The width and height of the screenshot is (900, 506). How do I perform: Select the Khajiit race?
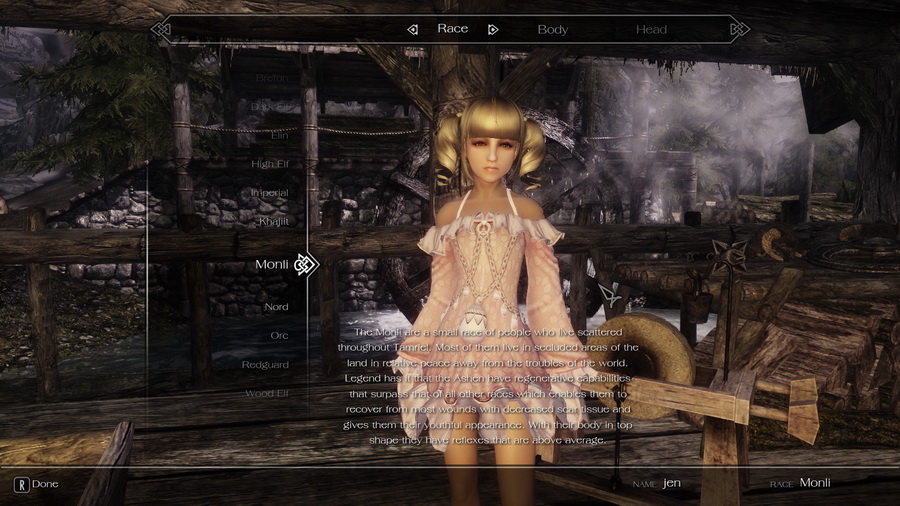point(273,221)
